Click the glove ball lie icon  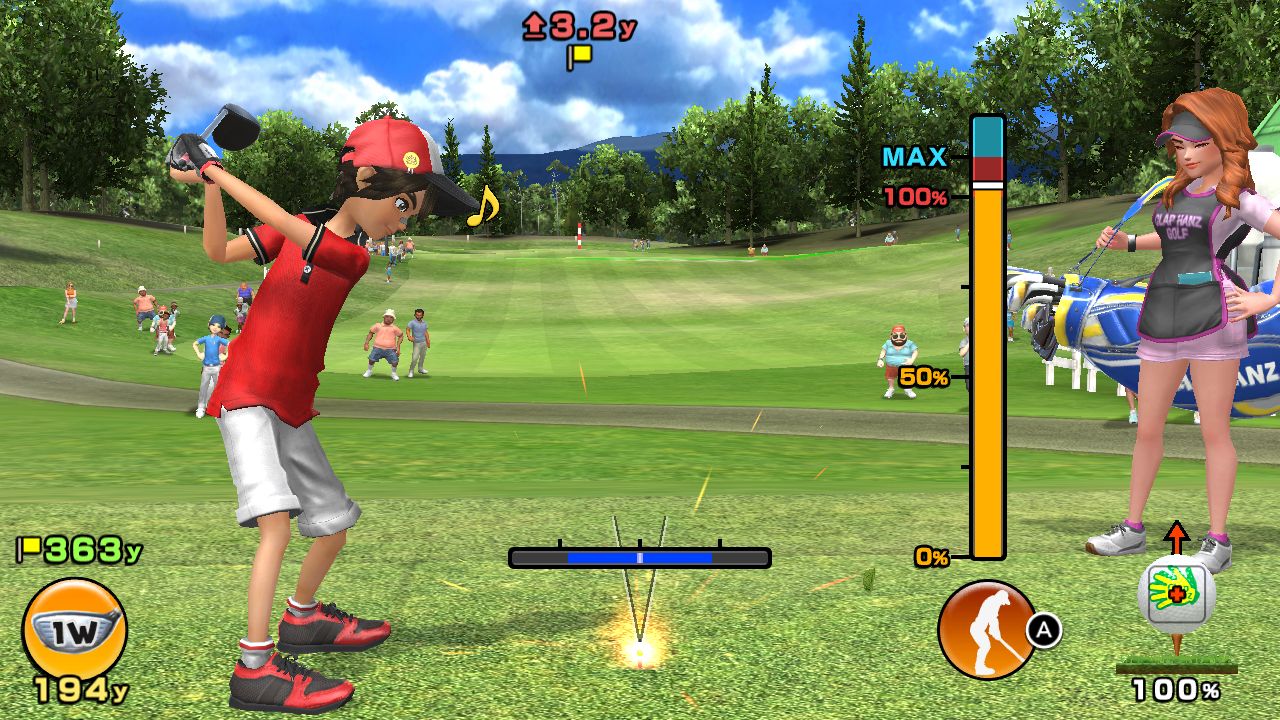[1176, 594]
